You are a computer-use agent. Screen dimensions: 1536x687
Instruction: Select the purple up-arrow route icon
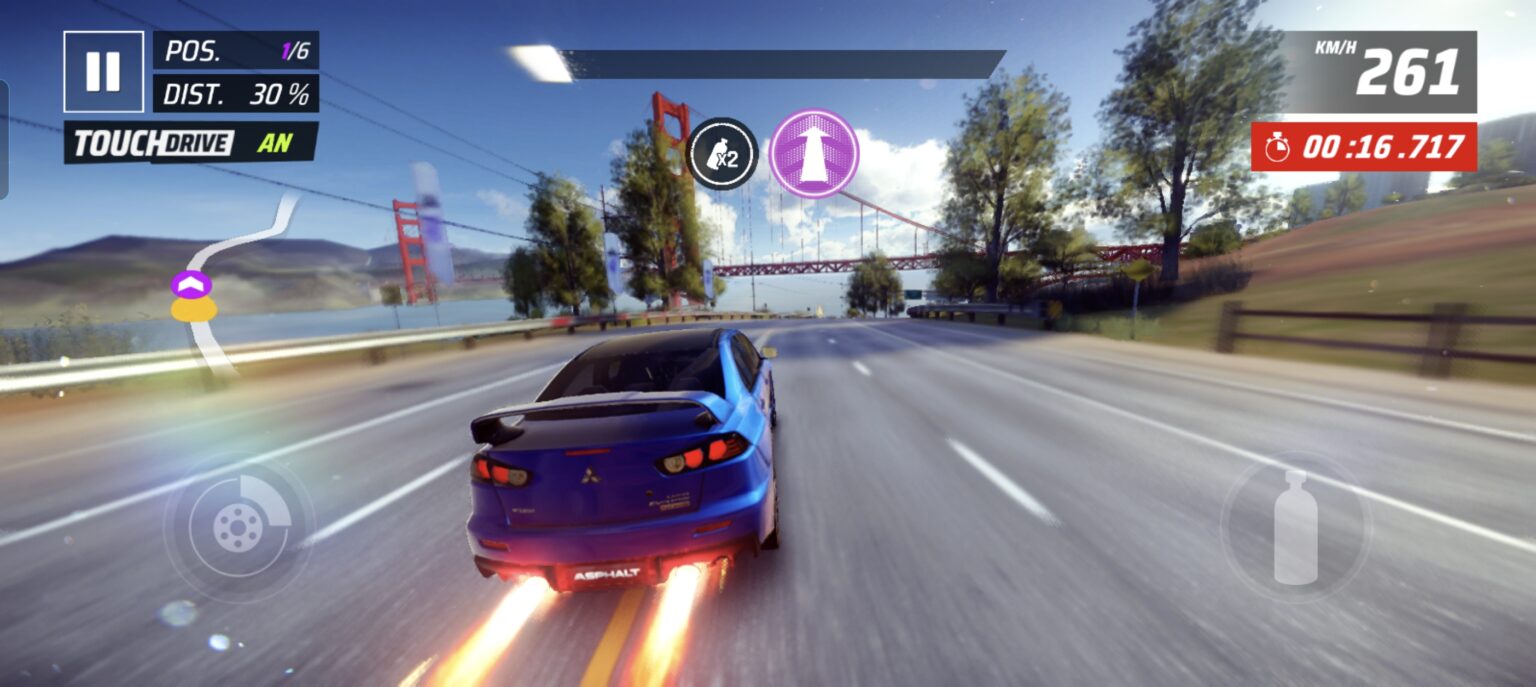pyautogui.click(x=814, y=153)
